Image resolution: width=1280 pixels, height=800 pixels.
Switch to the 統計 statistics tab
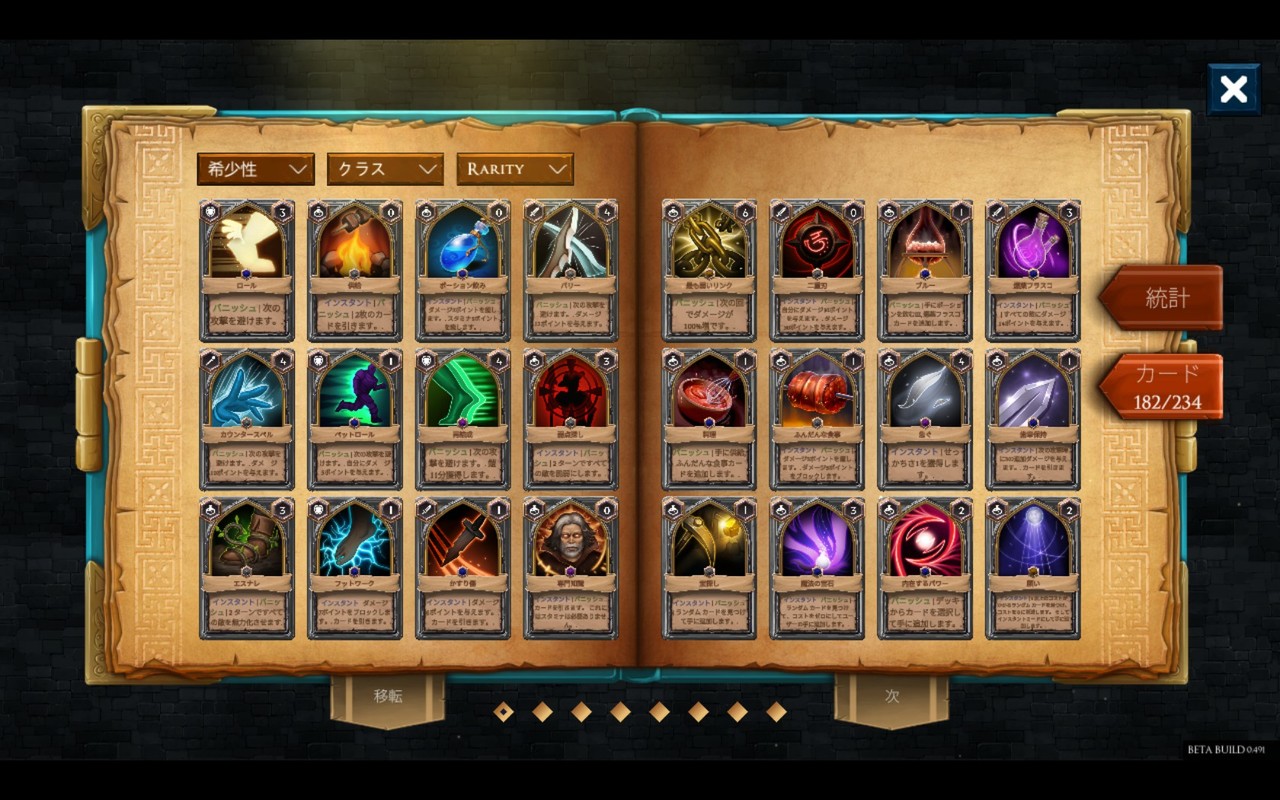pos(1165,297)
